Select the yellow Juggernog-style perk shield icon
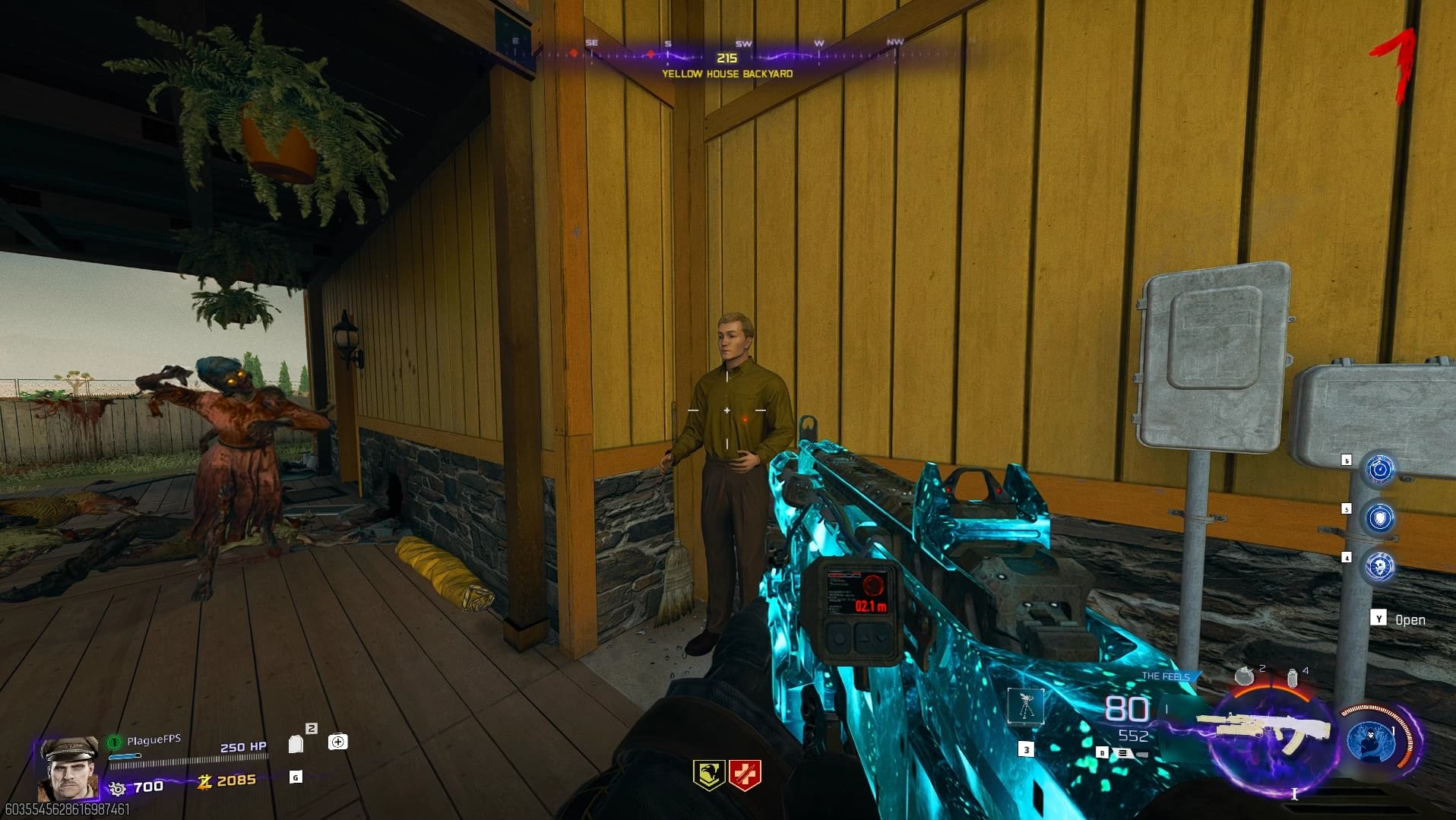Screen dimensions: 1456x820 (708, 775)
